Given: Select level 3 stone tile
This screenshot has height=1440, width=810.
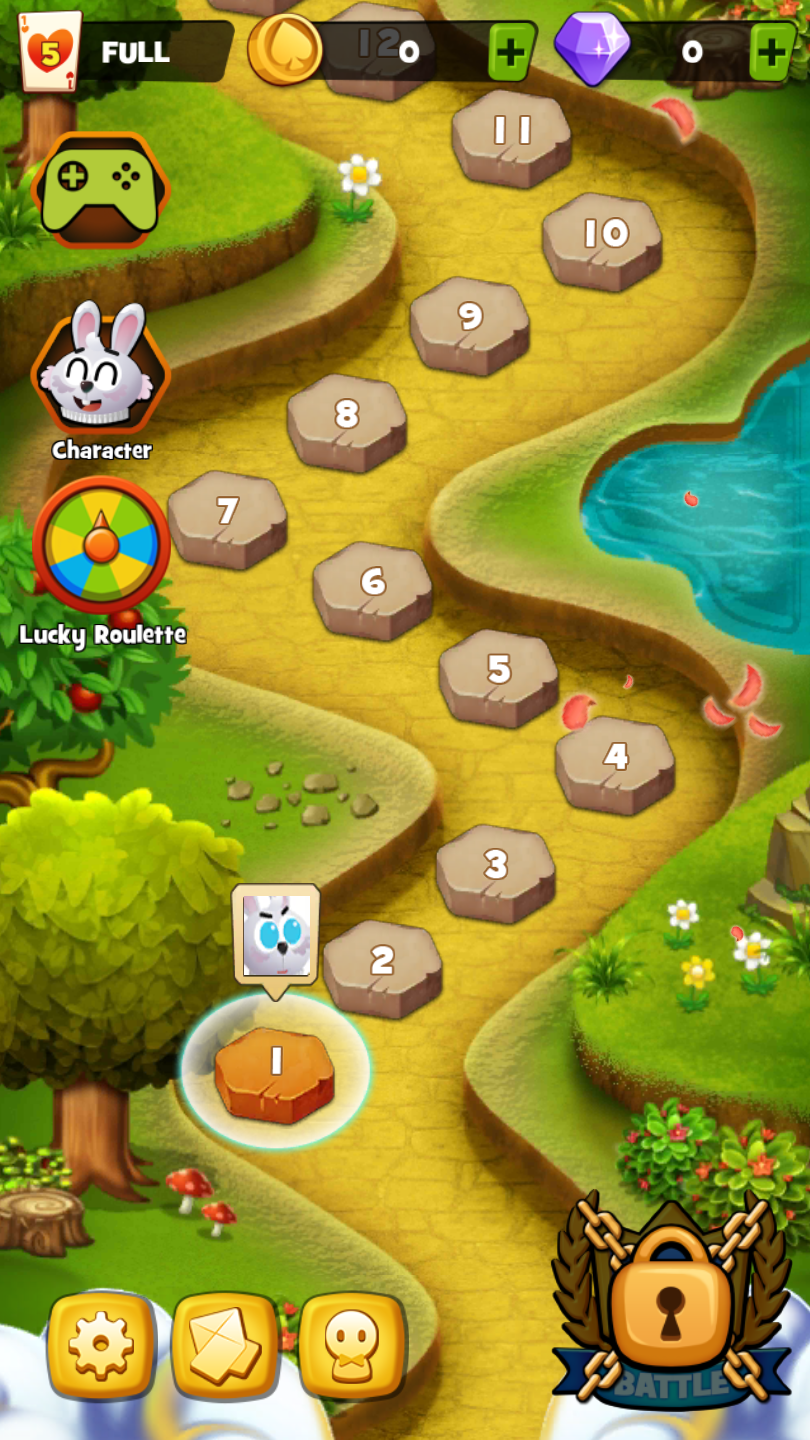Looking at the screenshot, I should coord(496,869).
